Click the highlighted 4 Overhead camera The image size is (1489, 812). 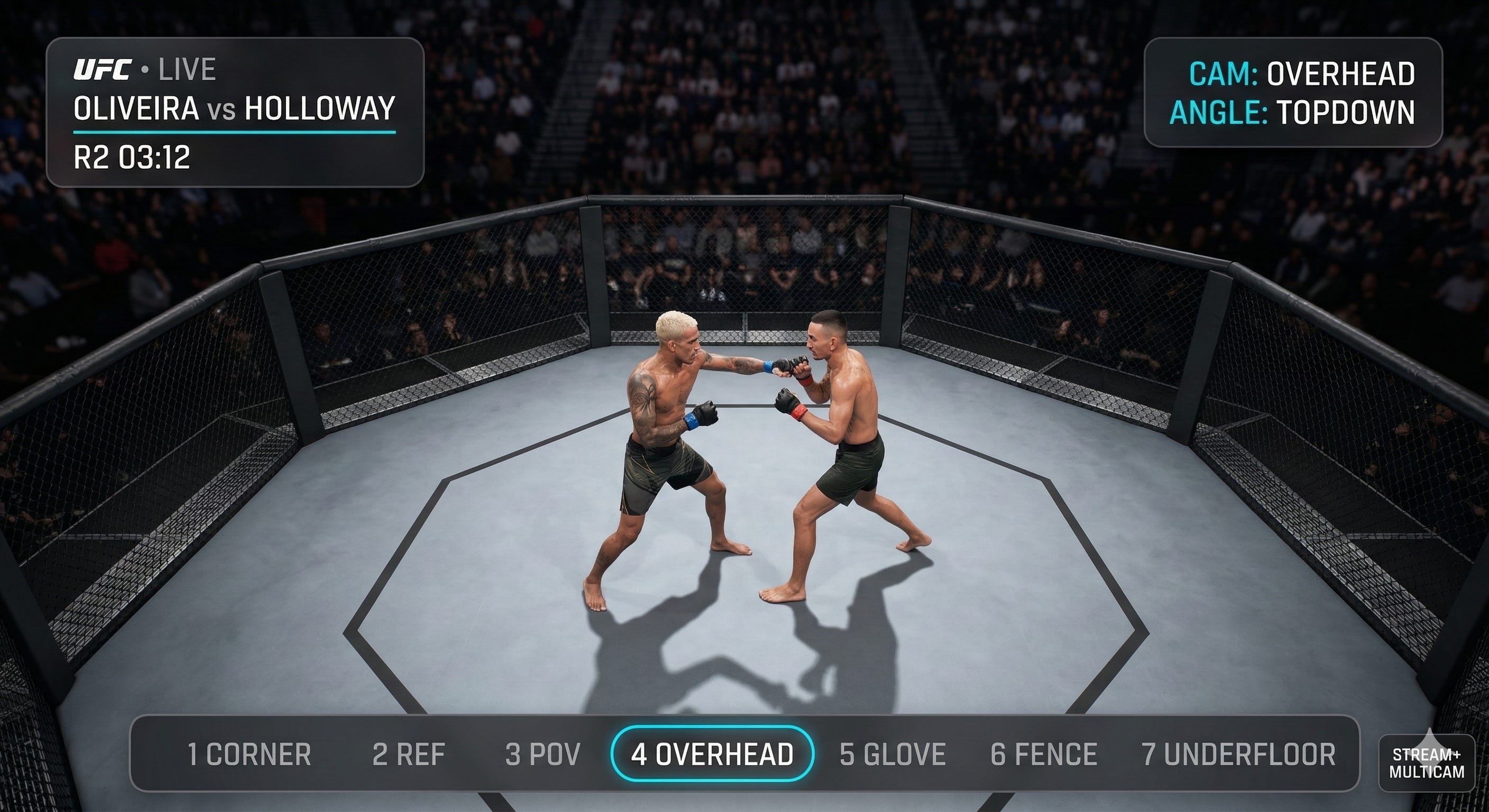(712, 754)
